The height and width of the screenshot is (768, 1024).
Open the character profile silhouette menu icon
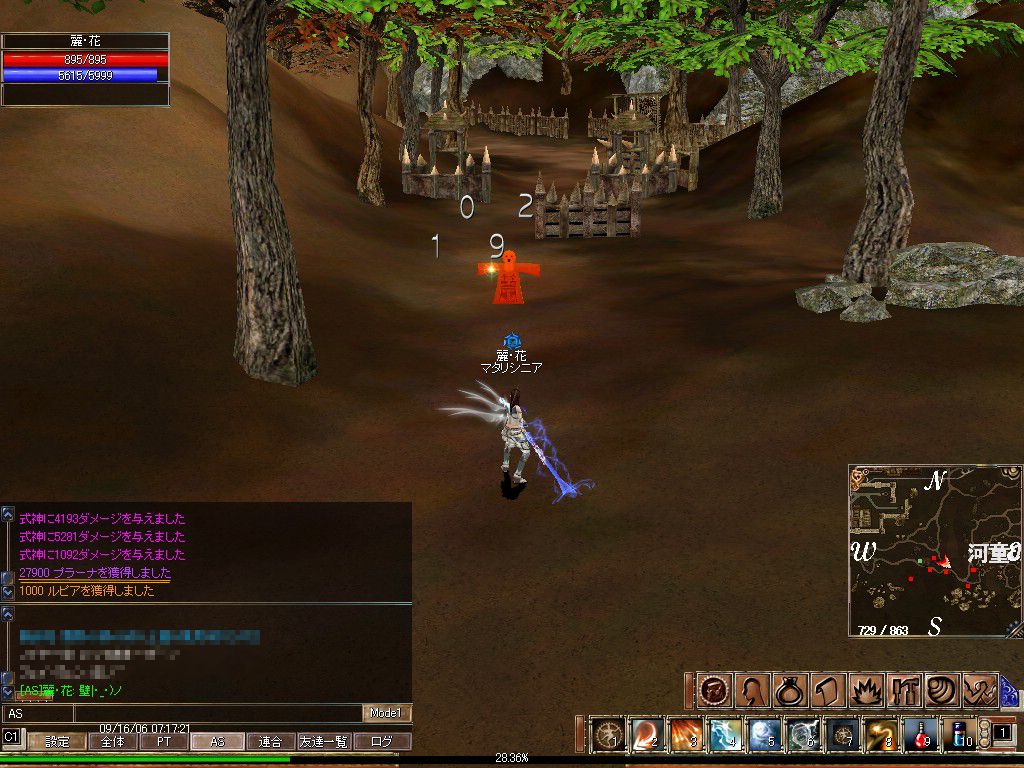(x=750, y=690)
